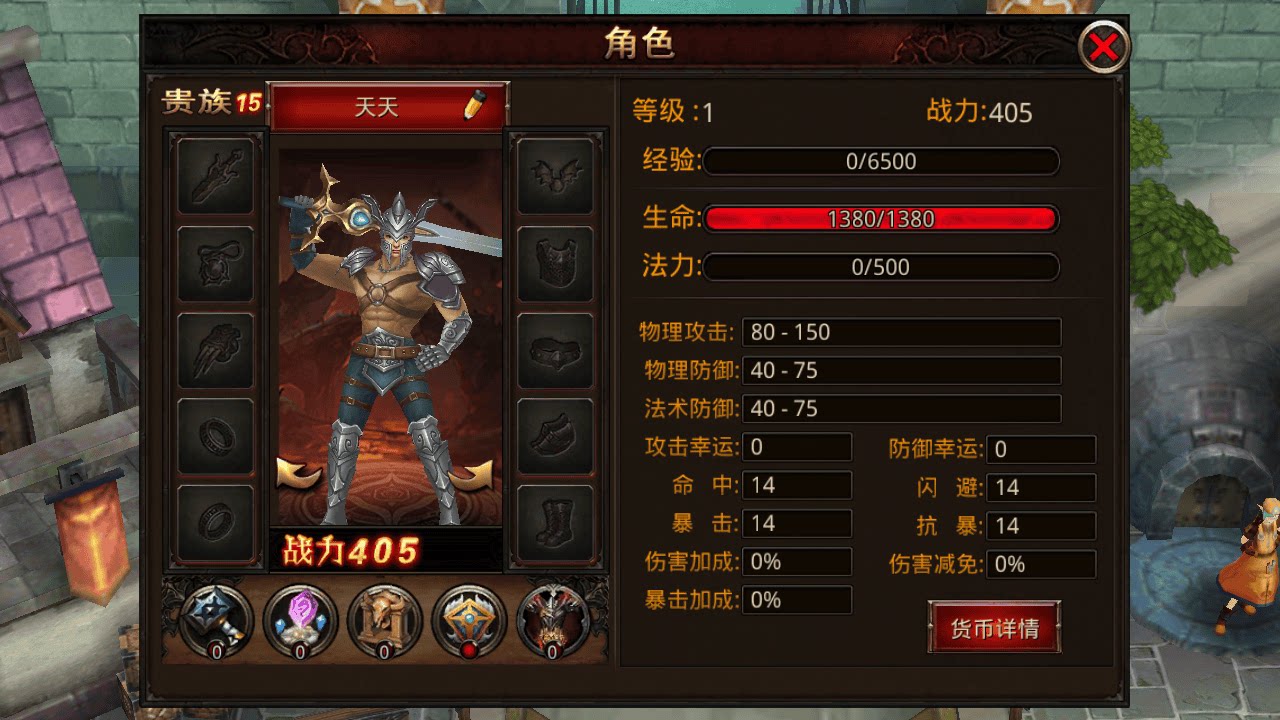Screen dimensions: 1280x720
Task: Select the sword weapon equipment slot
Action: [x=215, y=178]
